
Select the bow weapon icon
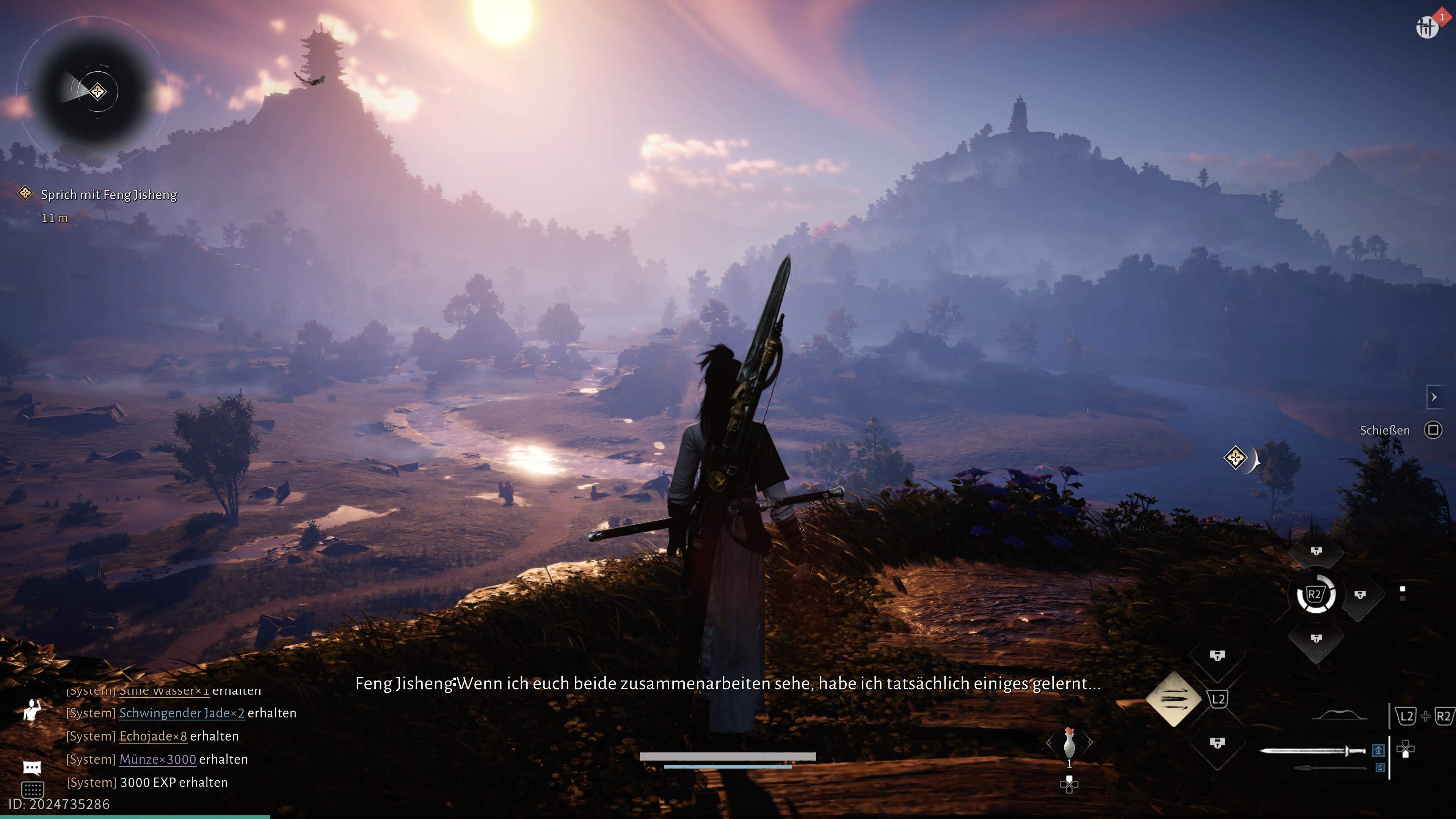tap(1339, 716)
